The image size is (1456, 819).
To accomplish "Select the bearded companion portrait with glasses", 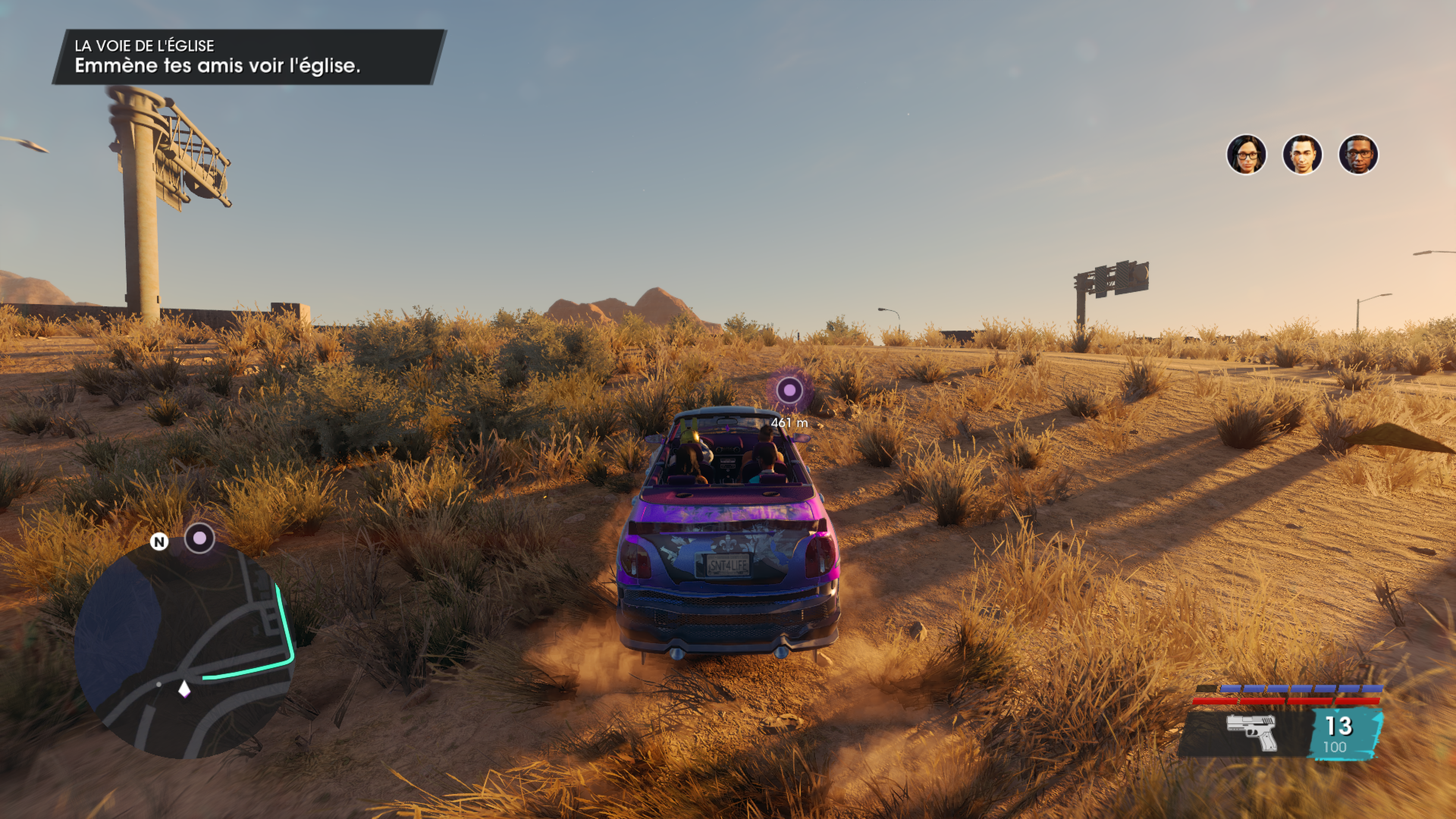I will (1358, 154).
